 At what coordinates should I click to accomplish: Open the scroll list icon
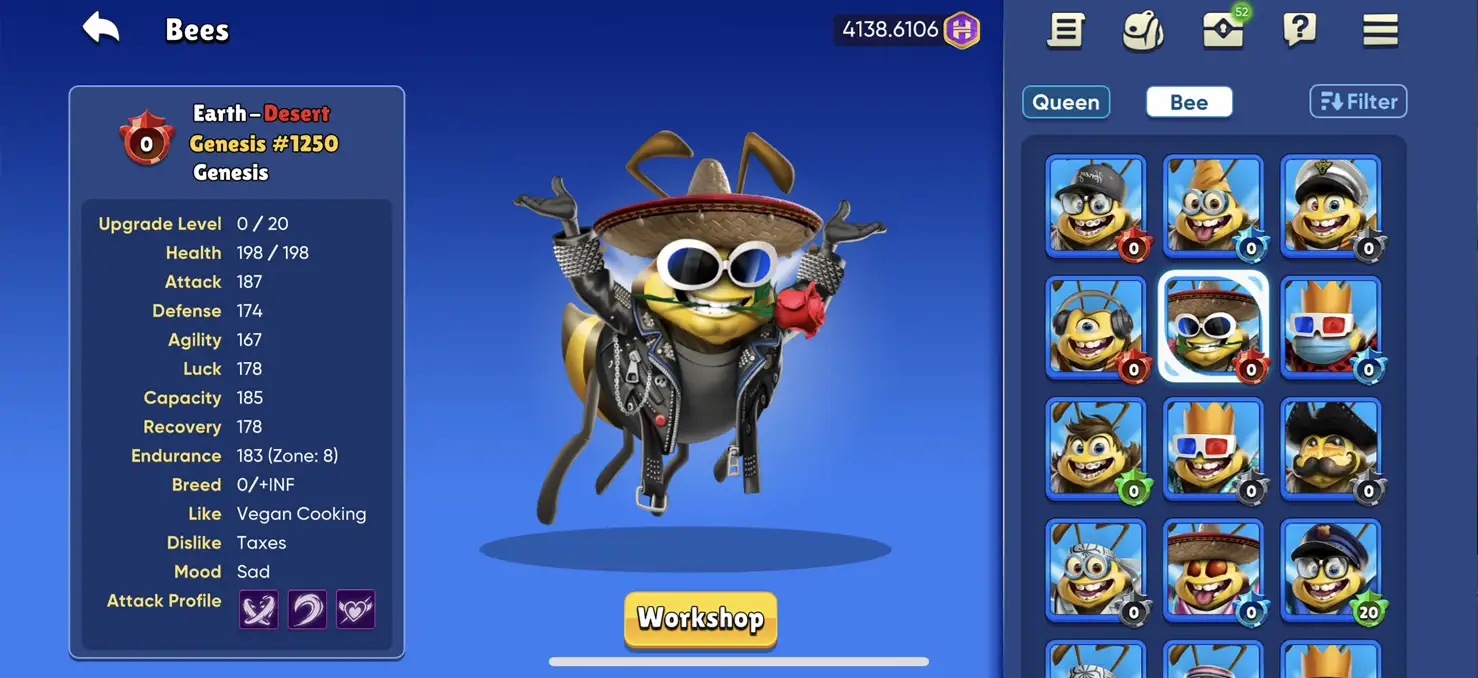(x=1066, y=30)
